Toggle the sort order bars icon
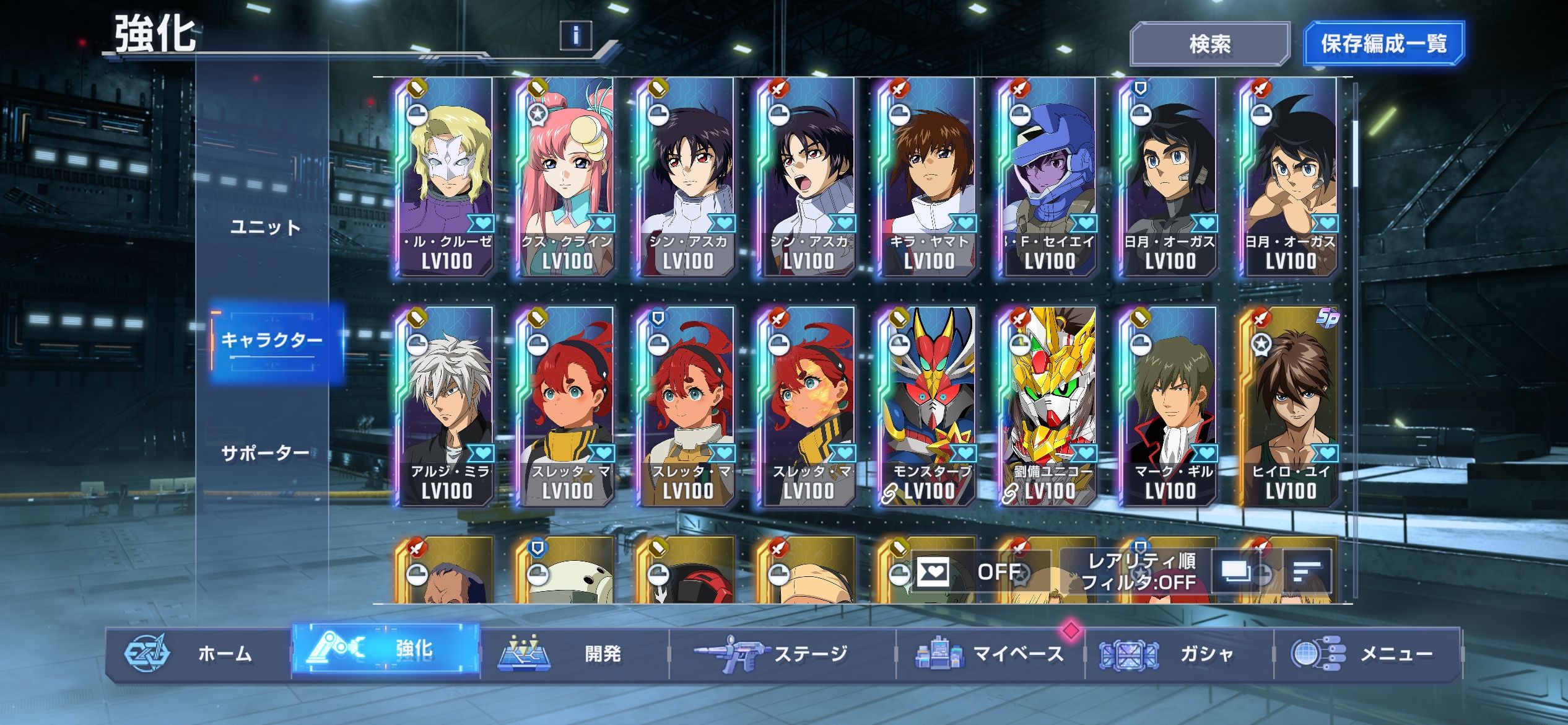Screen dimensions: 1568x725 click(x=1307, y=571)
